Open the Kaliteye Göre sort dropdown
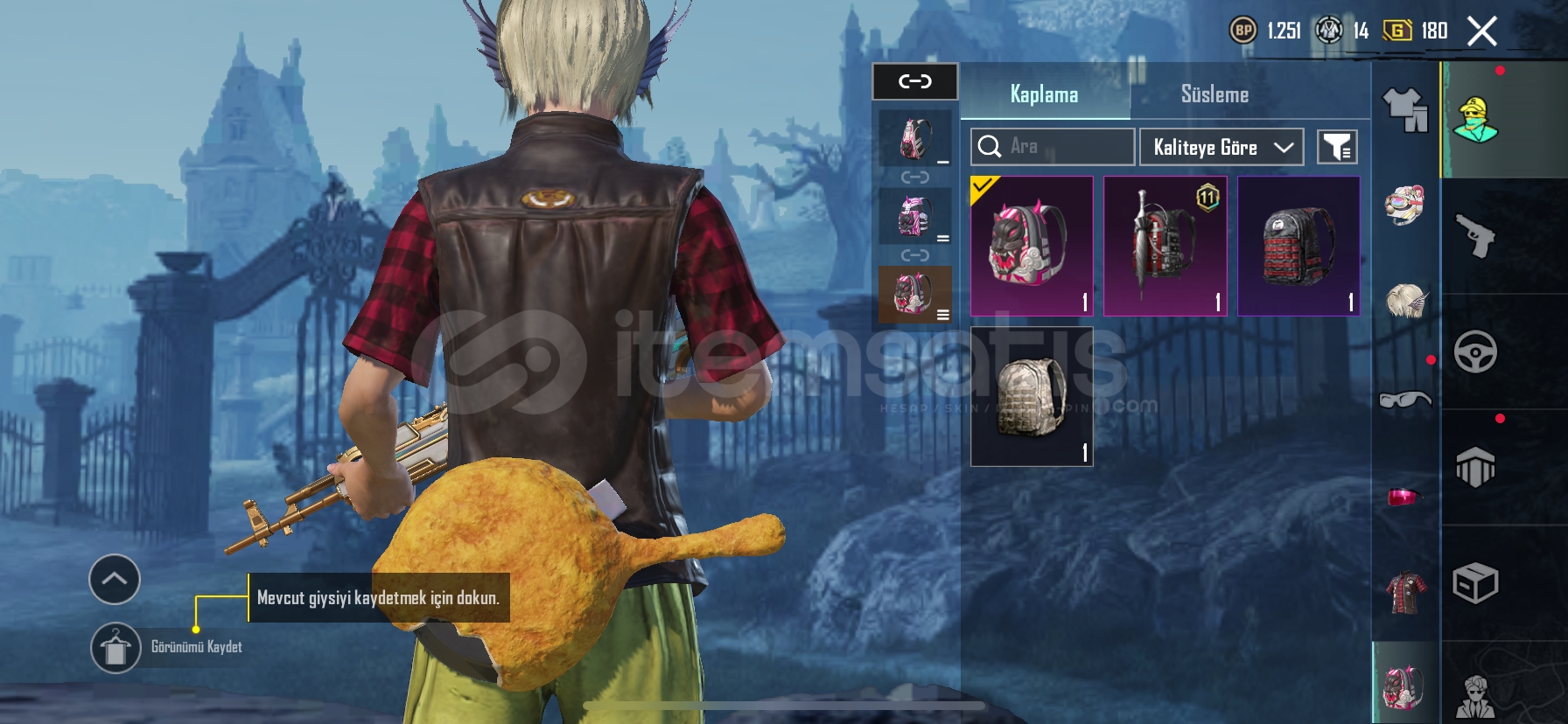The height and width of the screenshot is (724, 1568). coord(1221,147)
